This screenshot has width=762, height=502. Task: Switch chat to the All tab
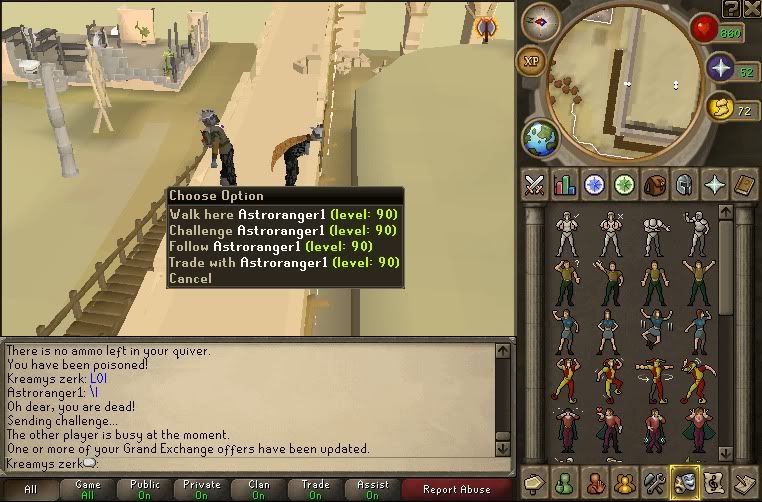30,489
